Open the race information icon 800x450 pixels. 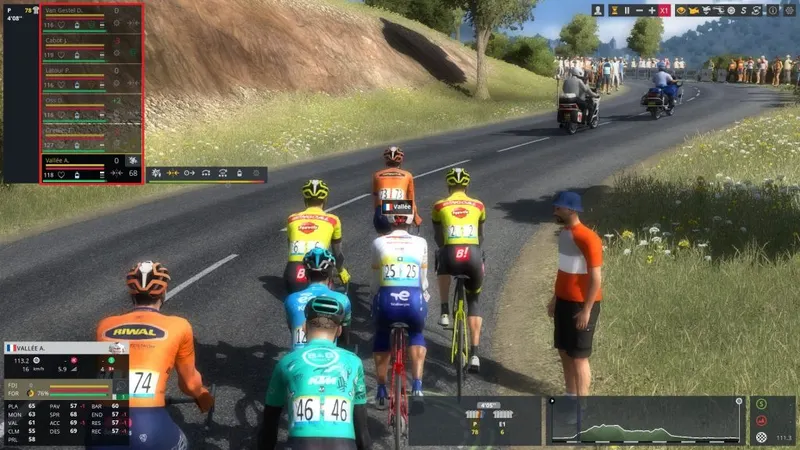pyautogui.click(x=773, y=10)
